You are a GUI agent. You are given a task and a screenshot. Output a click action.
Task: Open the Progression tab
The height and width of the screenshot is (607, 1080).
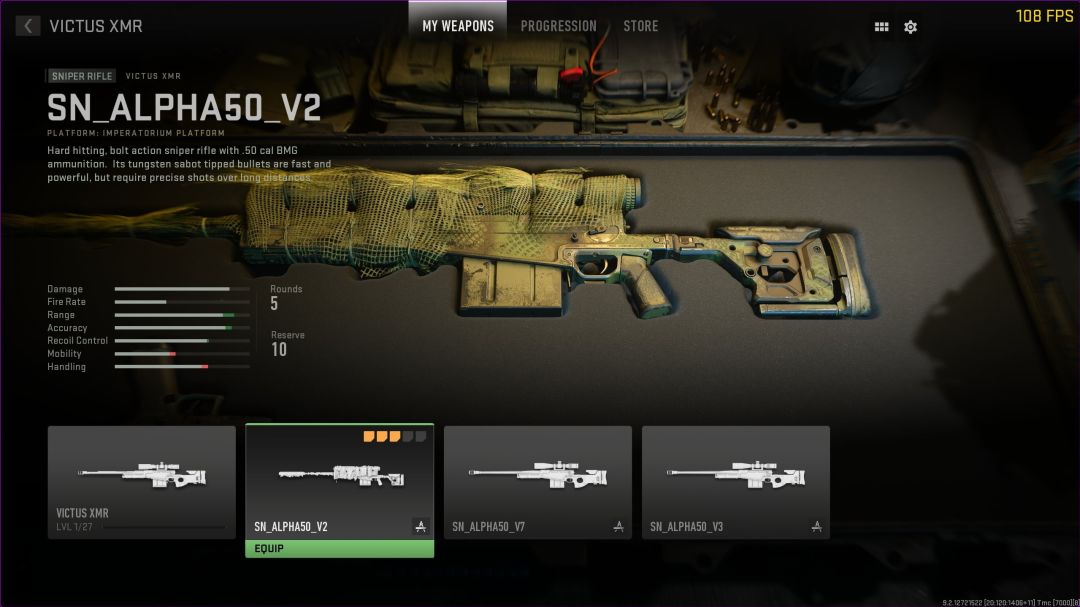558,26
